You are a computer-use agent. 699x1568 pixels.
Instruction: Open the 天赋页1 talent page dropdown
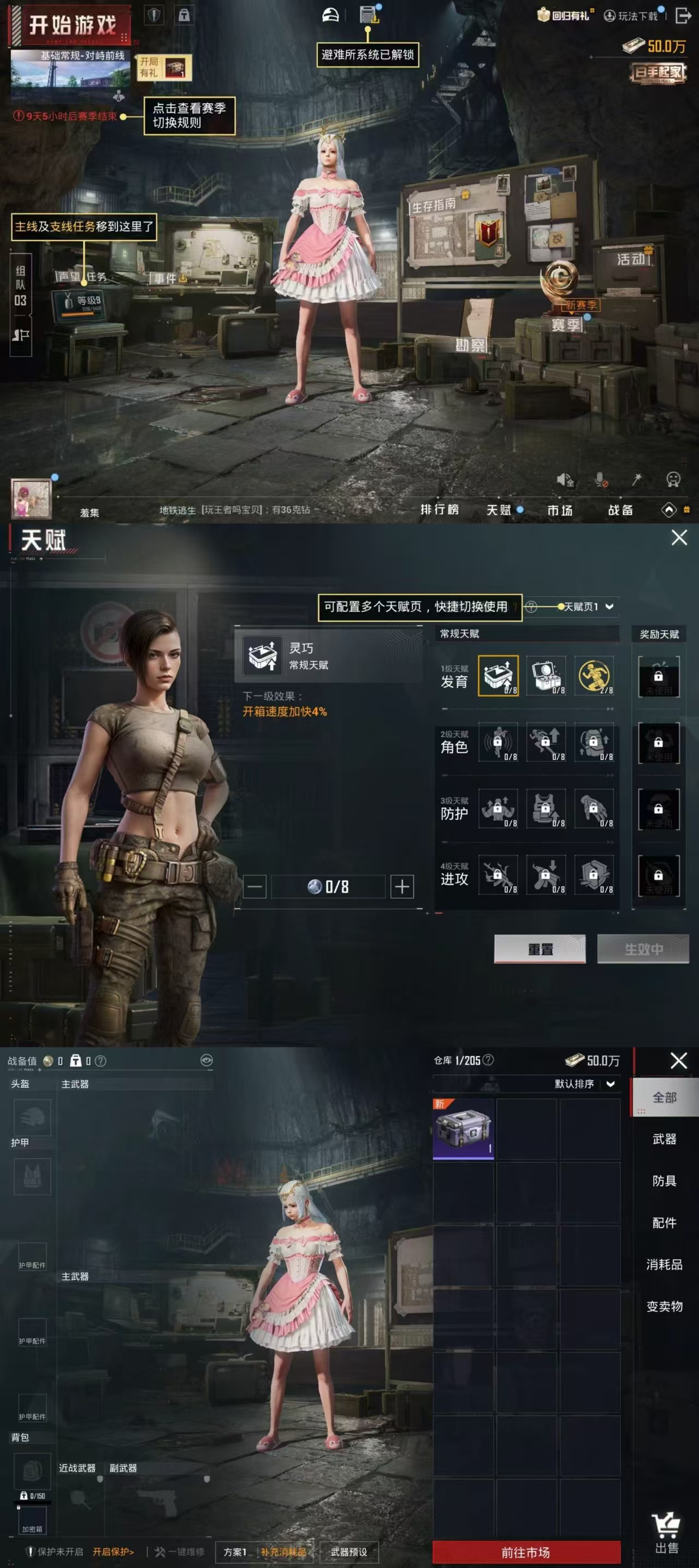588,607
